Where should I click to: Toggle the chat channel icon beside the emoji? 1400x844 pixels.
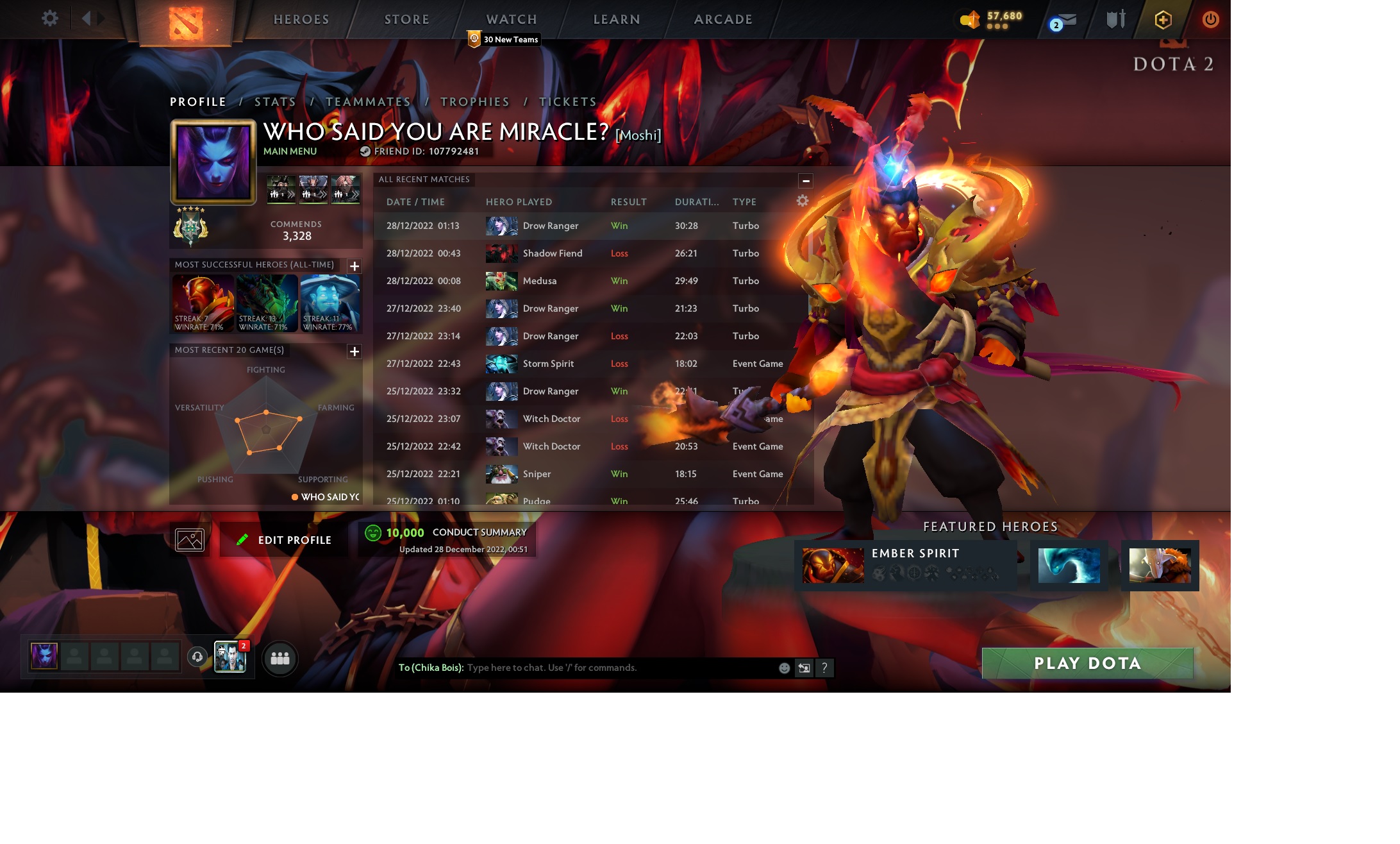pyautogui.click(x=803, y=668)
